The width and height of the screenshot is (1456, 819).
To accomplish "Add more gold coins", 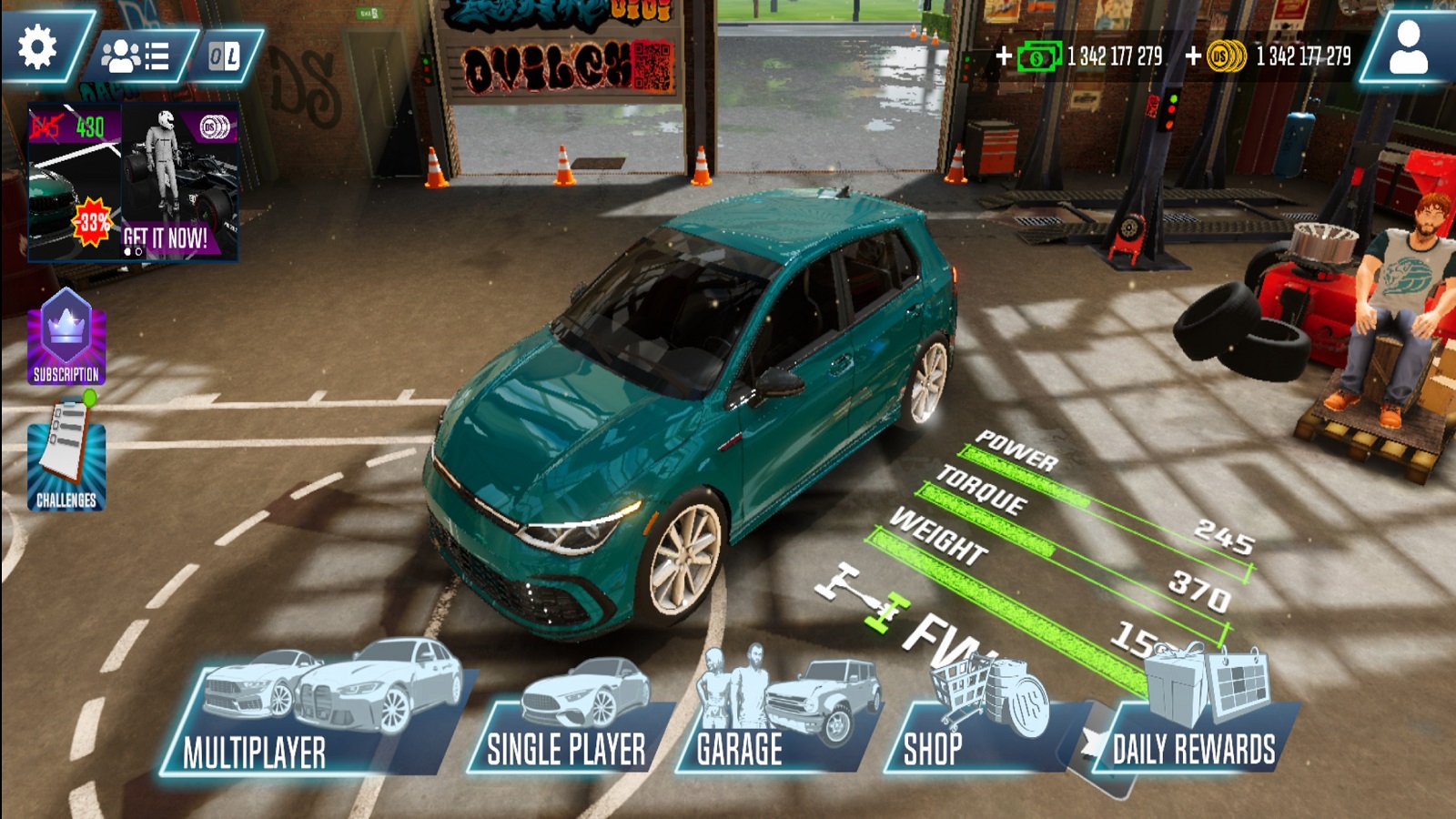I will (1193, 56).
